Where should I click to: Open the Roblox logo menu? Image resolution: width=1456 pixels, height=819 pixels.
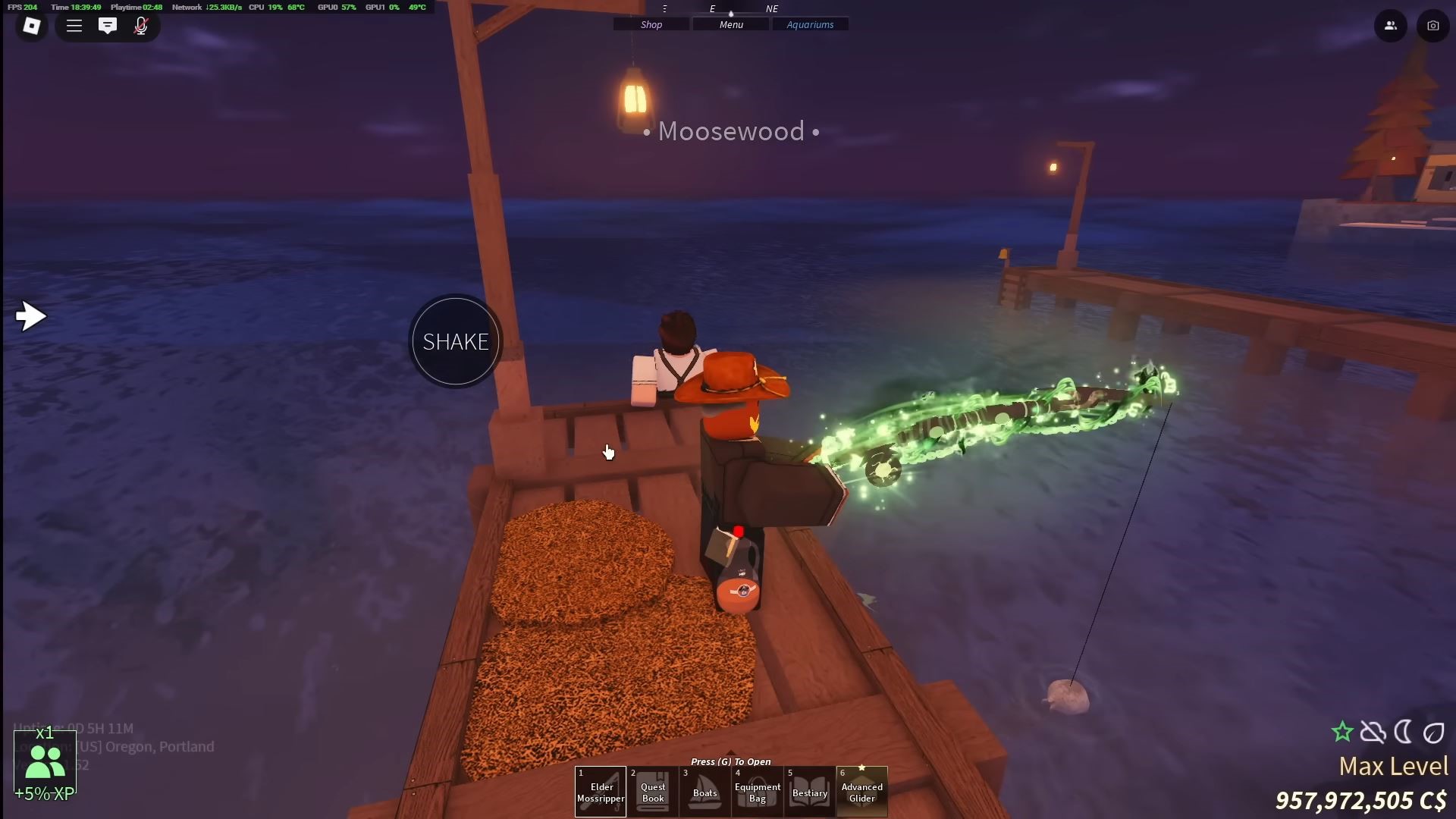(x=31, y=26)
